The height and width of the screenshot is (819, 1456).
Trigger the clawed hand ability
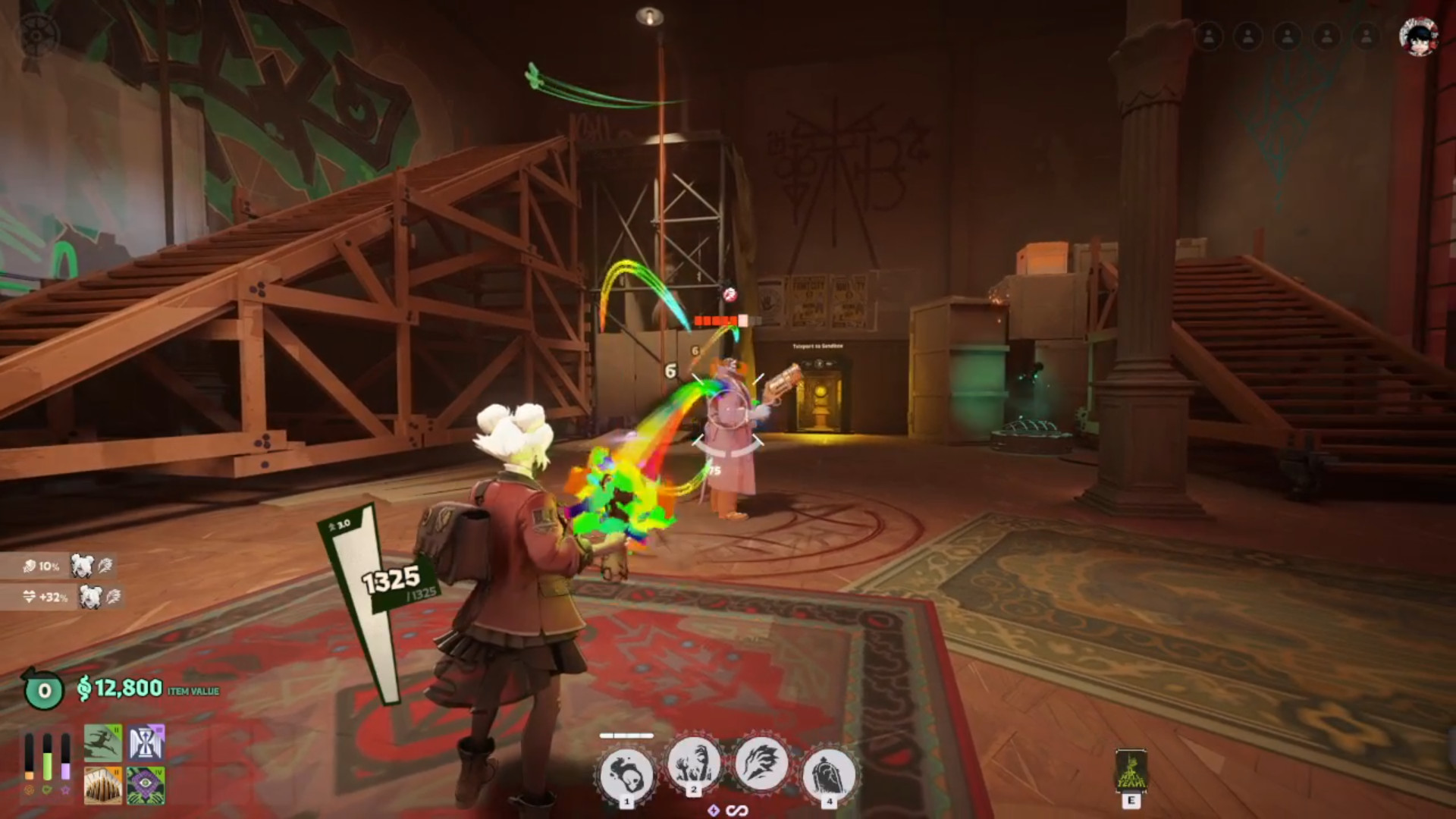tap(761, 763)
